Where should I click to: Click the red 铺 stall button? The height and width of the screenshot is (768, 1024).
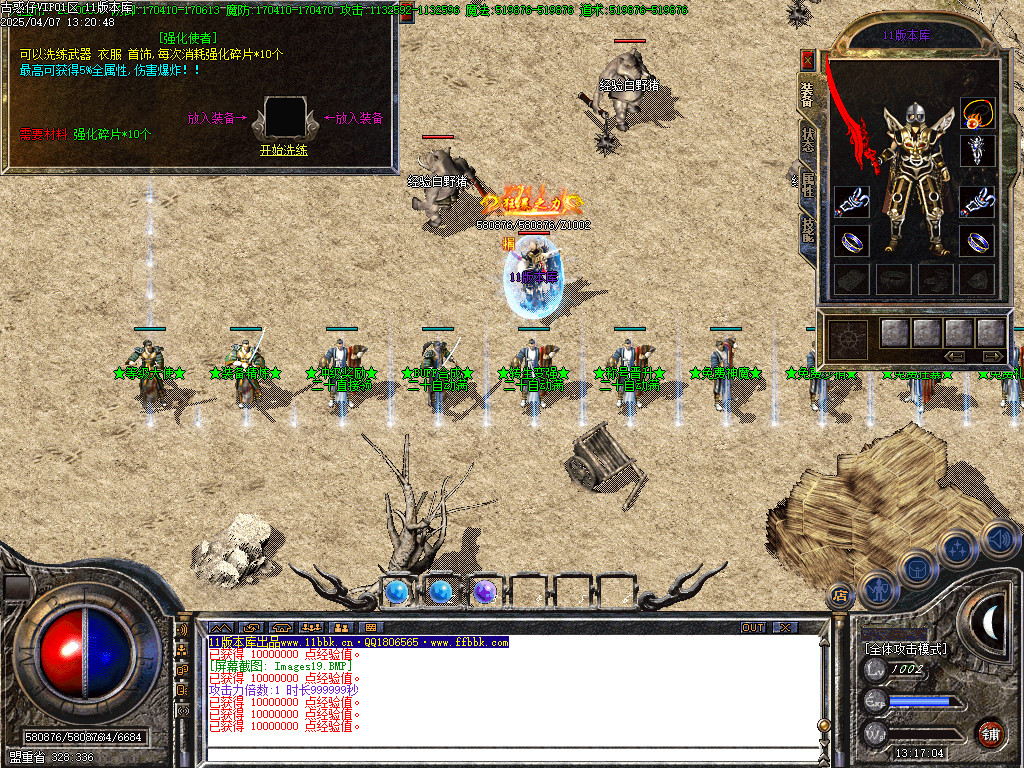click(990, 733)
